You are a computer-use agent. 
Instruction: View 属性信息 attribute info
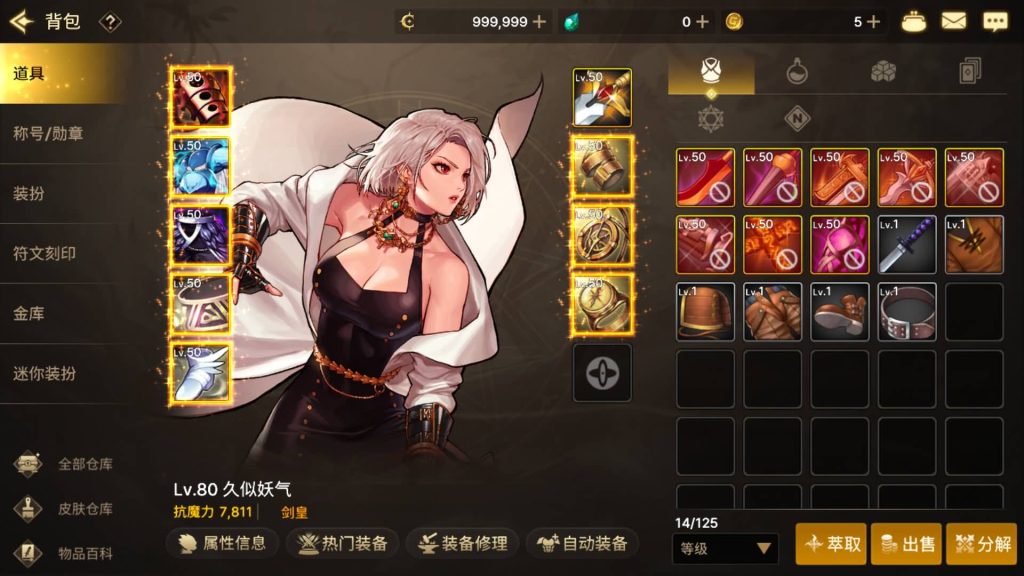(x=221, y=543)
